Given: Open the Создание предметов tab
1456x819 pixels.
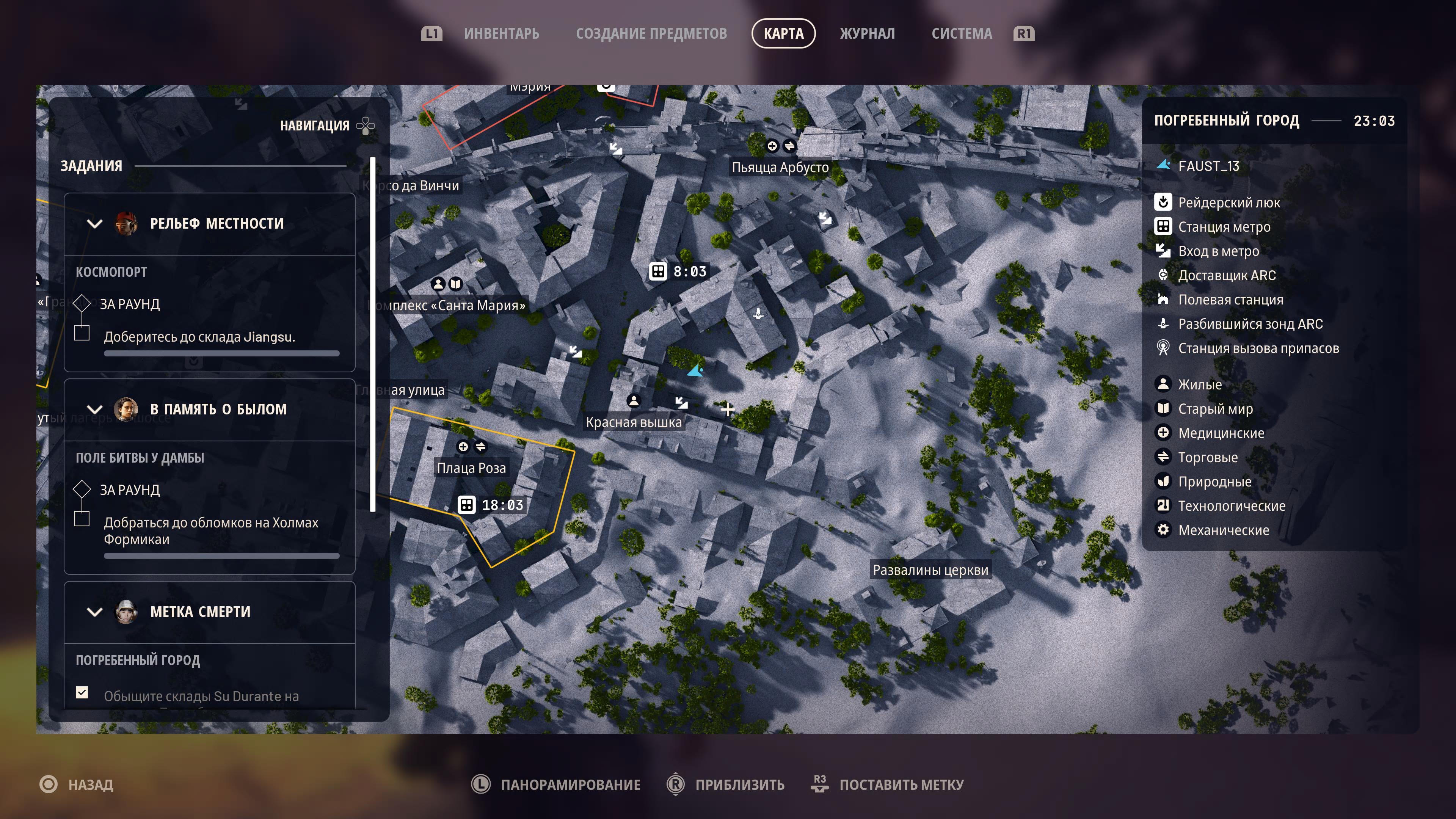Looking at the screenshot, I should click(651, 34).
